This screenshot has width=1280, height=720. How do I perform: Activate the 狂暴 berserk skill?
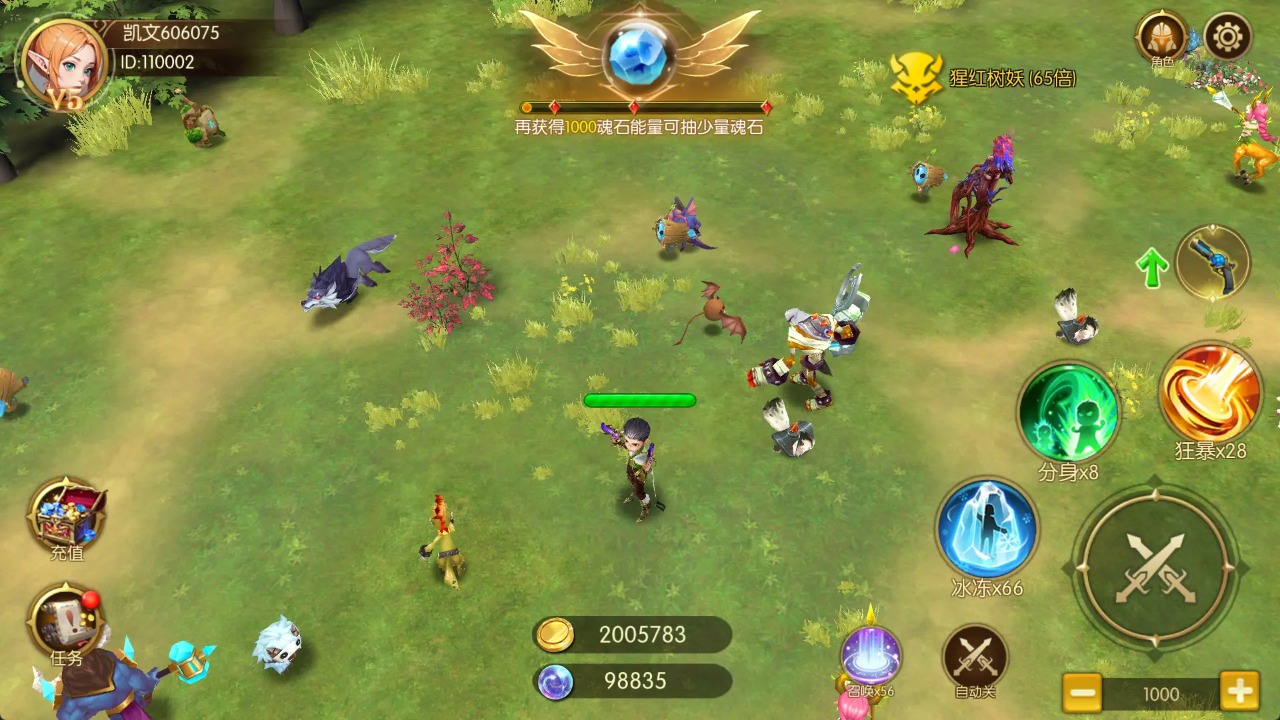click(x=1210, y=392)
